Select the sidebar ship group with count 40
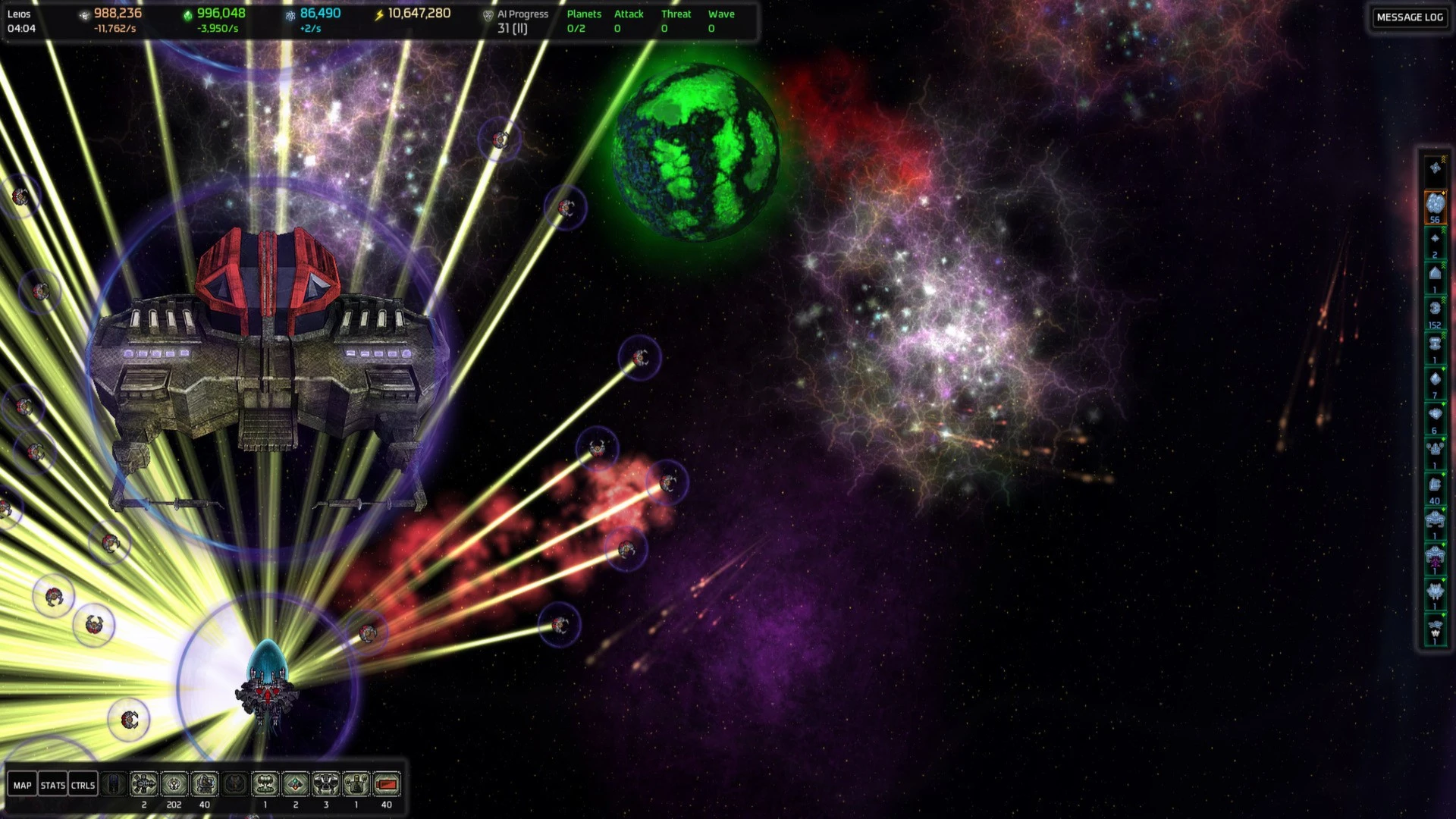 (1435, 485)
